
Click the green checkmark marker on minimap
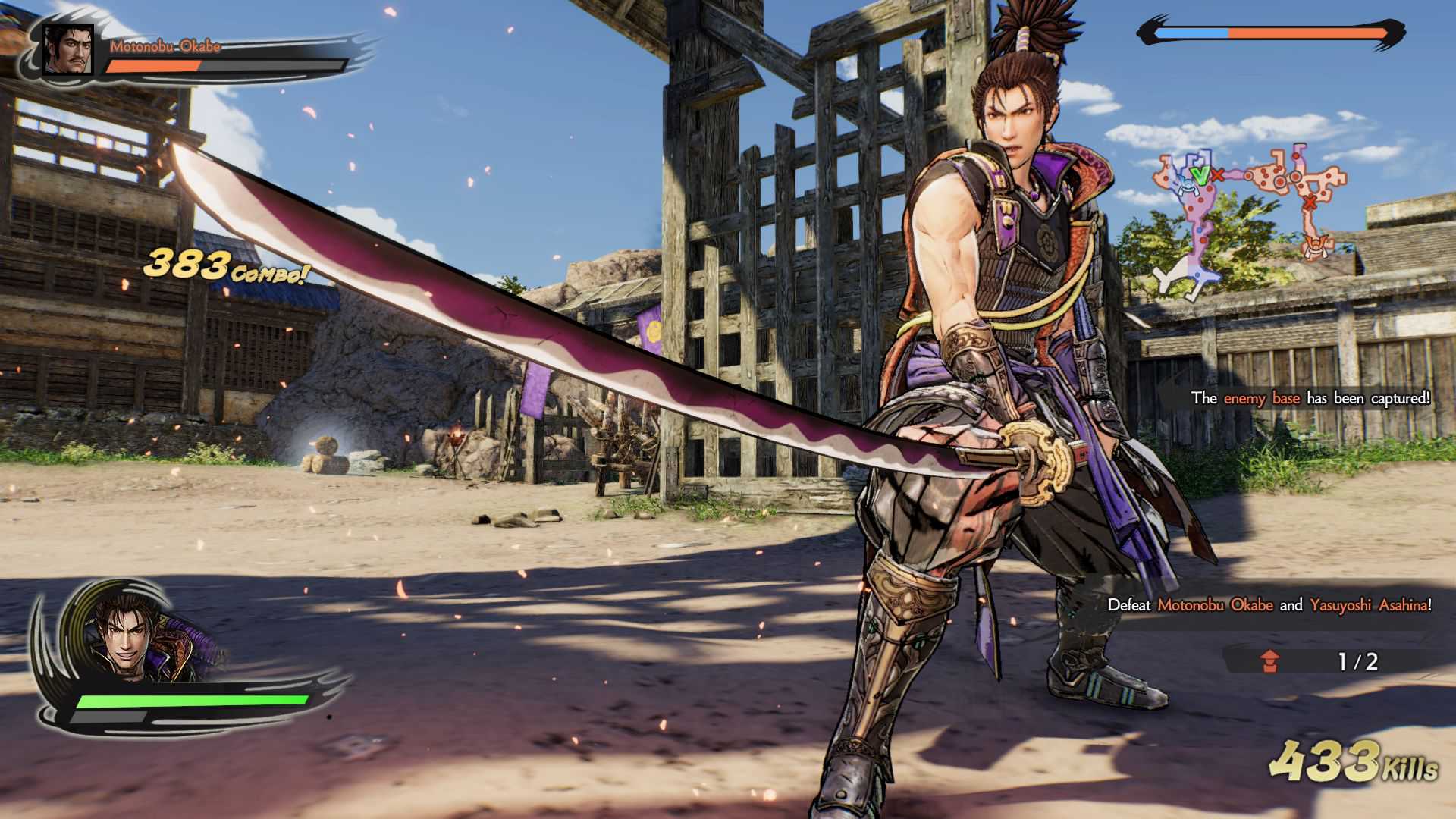(x=1199, y=175)
